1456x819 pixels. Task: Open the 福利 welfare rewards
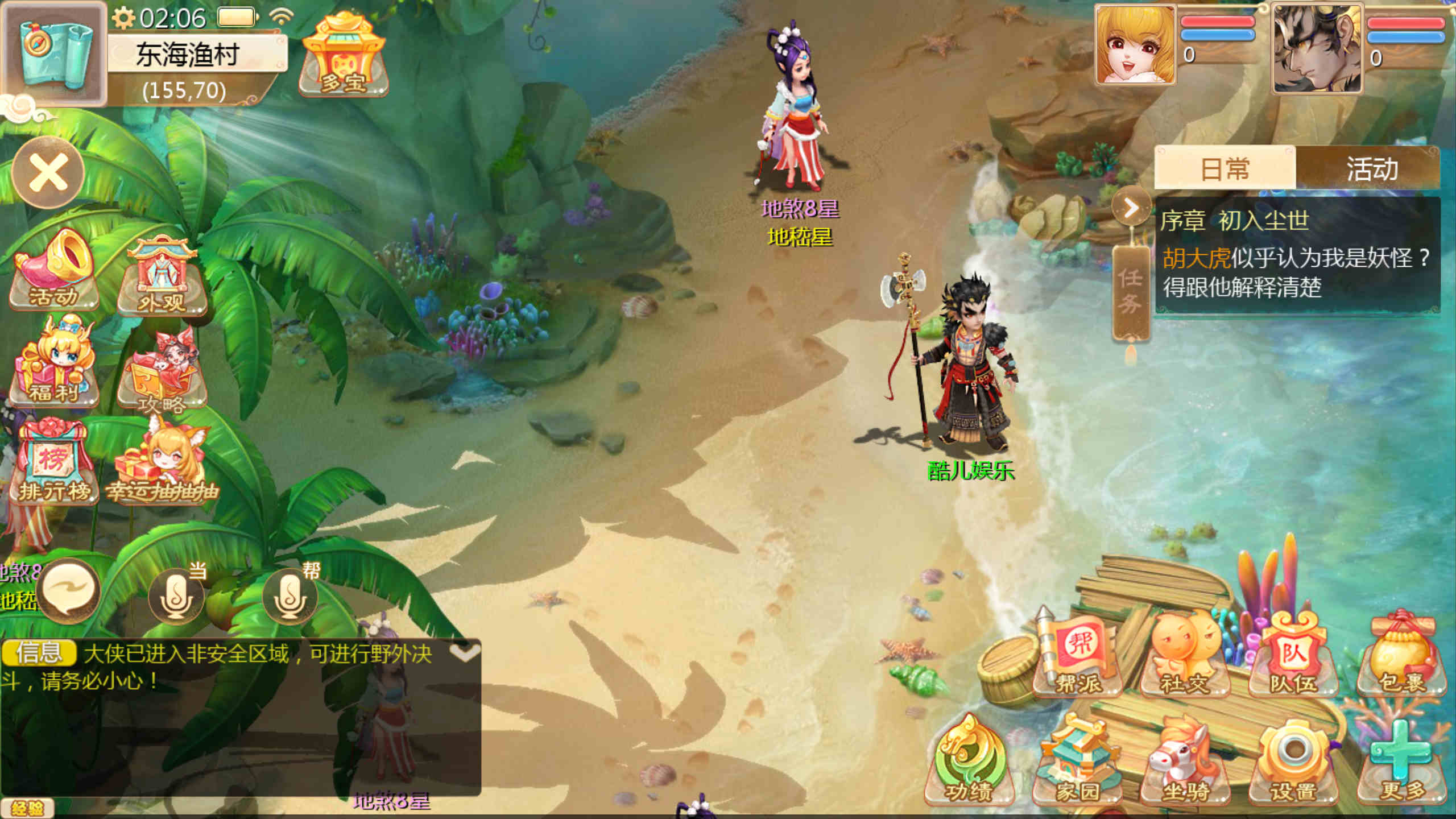click(54, 364)
